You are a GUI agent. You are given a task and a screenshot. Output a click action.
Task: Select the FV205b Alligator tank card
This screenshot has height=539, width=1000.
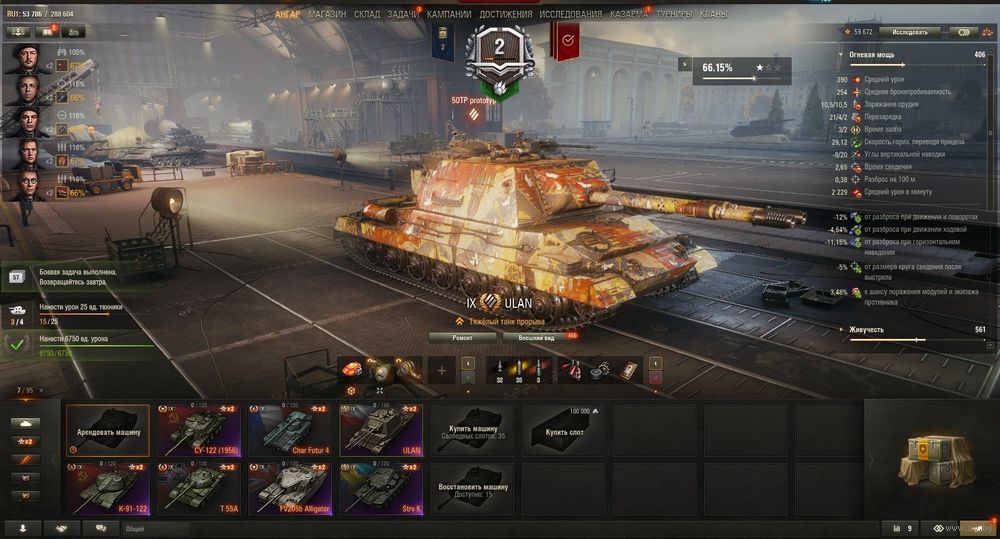click(289, 488)
